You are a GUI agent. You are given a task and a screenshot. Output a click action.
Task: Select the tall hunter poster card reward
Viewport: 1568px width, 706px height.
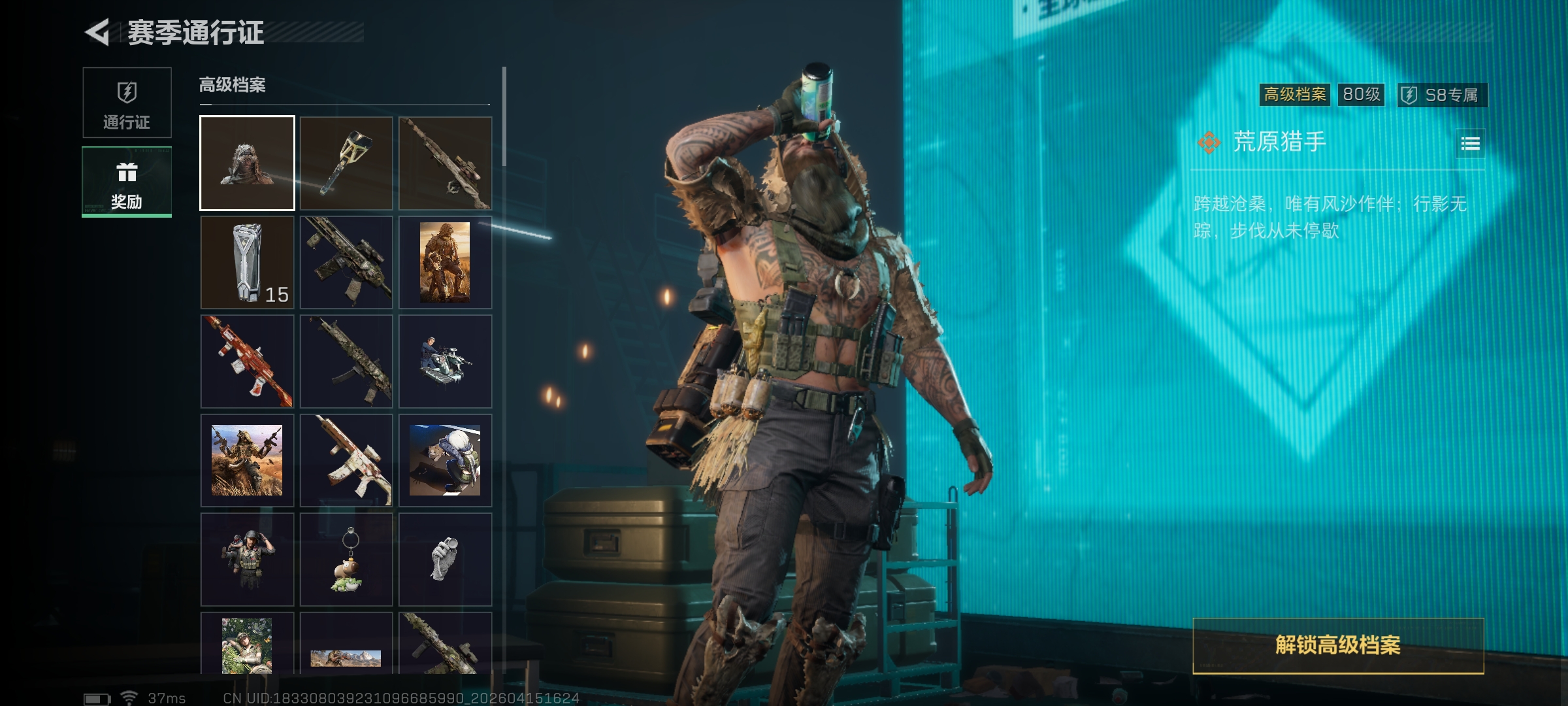pos(445,262)
